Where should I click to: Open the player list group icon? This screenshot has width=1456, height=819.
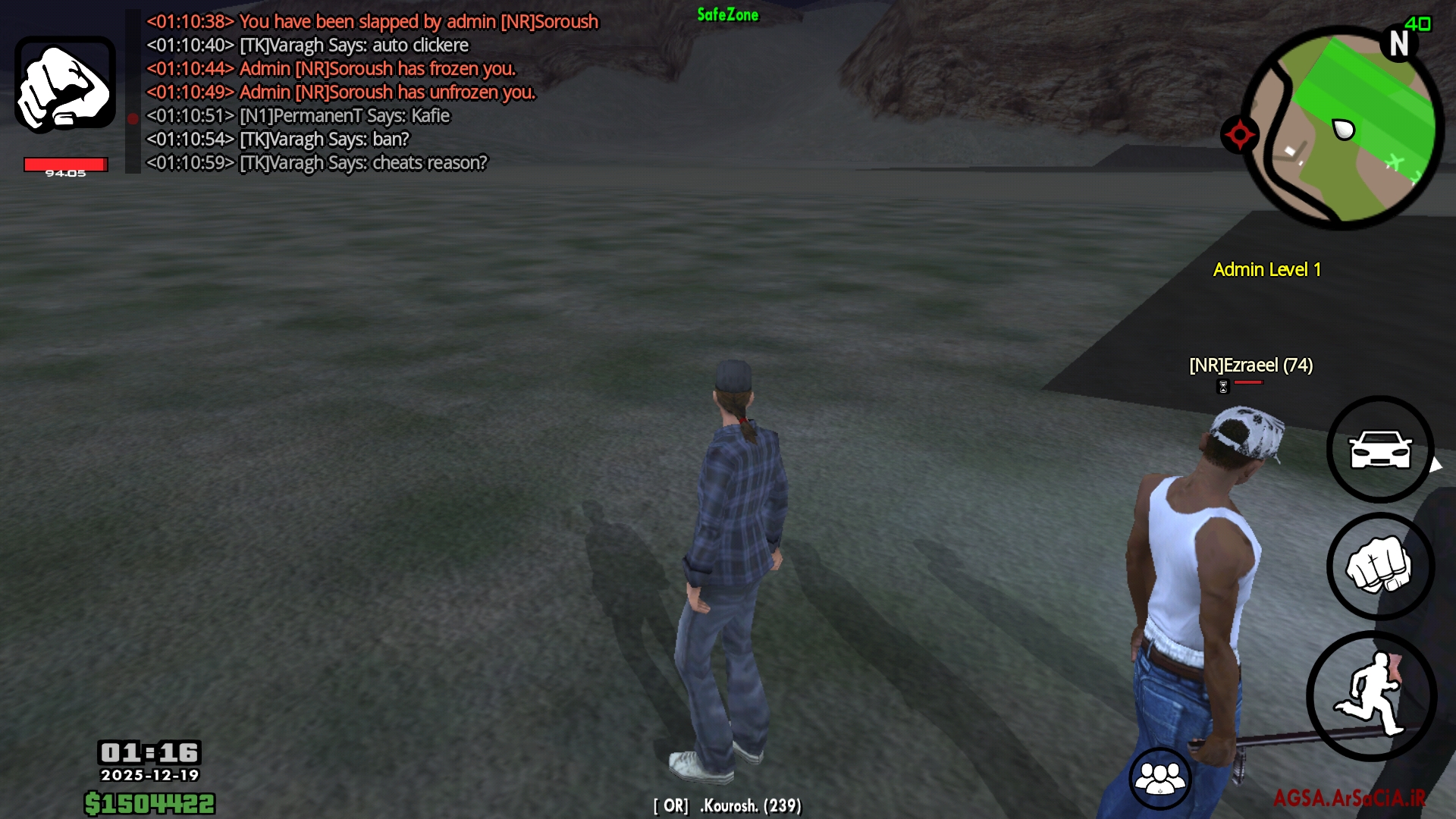coord(1159,777)
